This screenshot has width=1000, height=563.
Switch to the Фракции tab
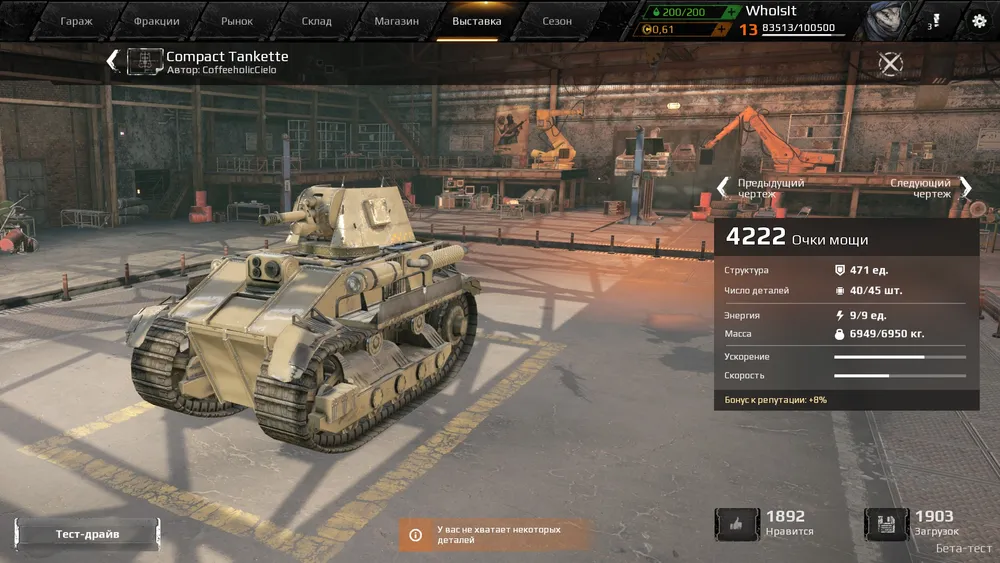(x=156, y=21)
